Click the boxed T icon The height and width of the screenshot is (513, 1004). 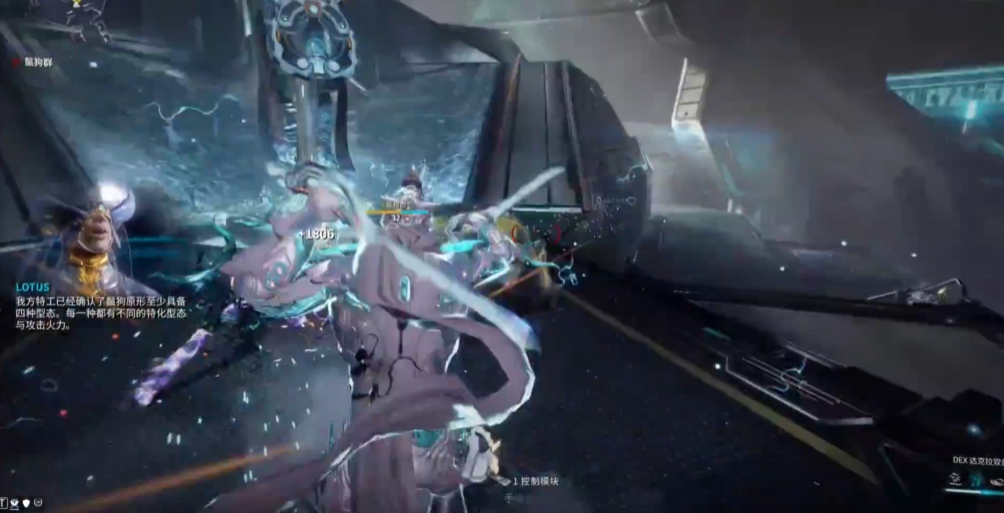point(5,502)
